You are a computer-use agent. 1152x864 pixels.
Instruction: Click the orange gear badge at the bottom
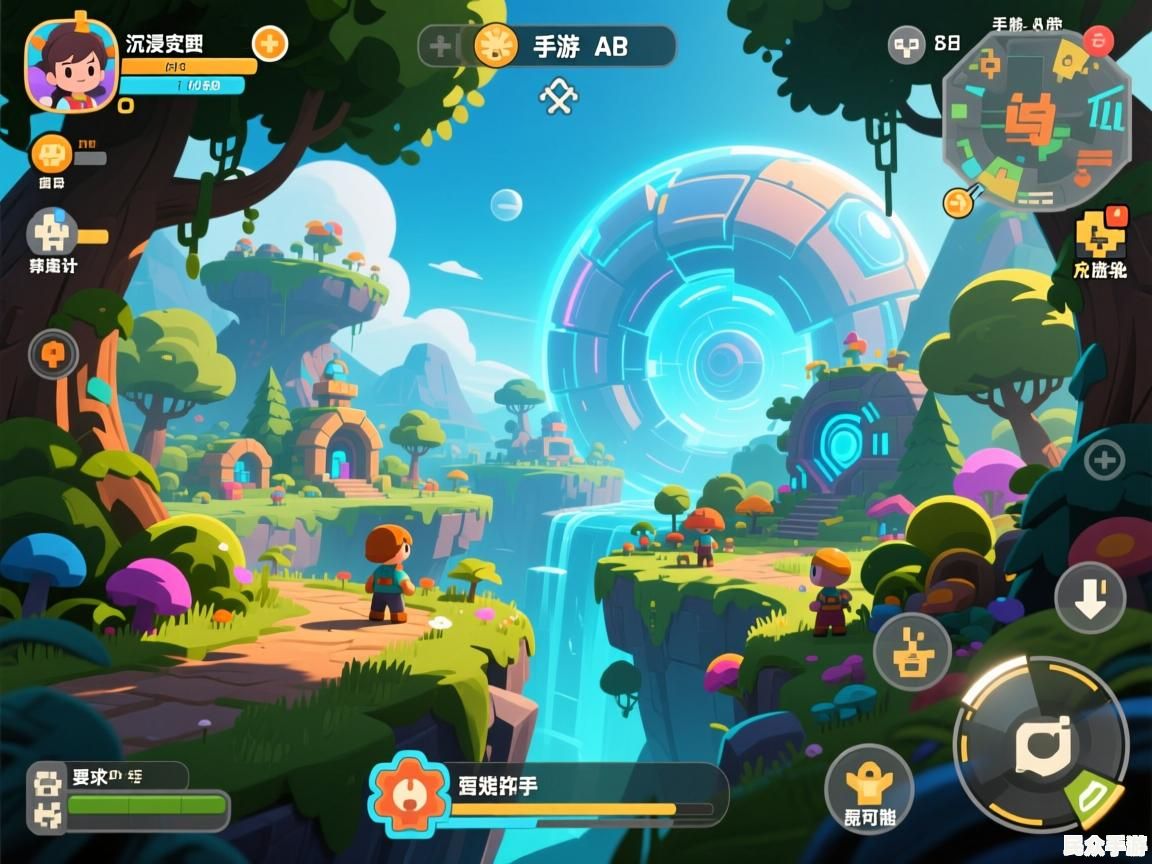click(407, 793)
